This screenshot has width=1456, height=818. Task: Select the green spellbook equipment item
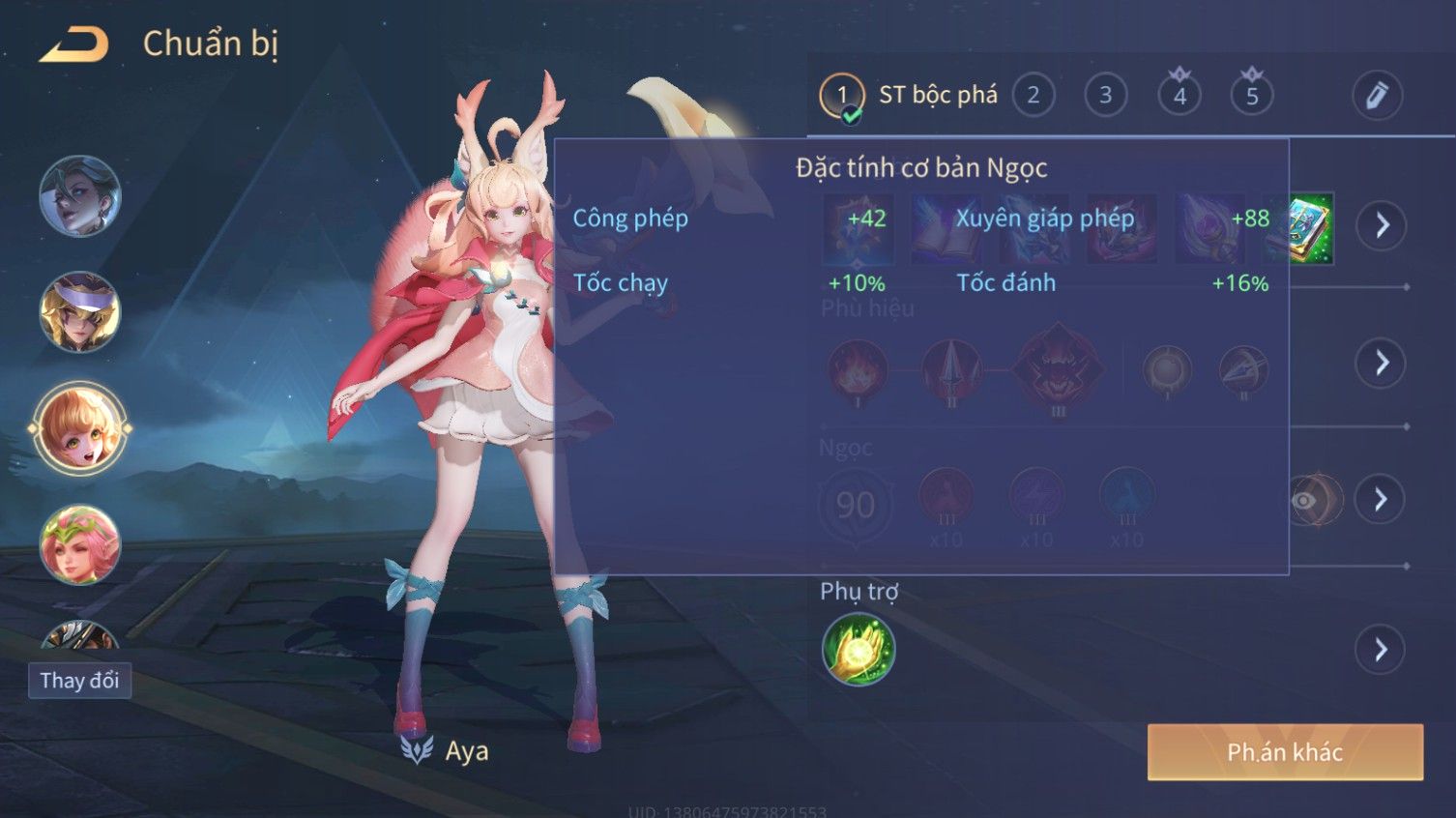click(1299, 228)
